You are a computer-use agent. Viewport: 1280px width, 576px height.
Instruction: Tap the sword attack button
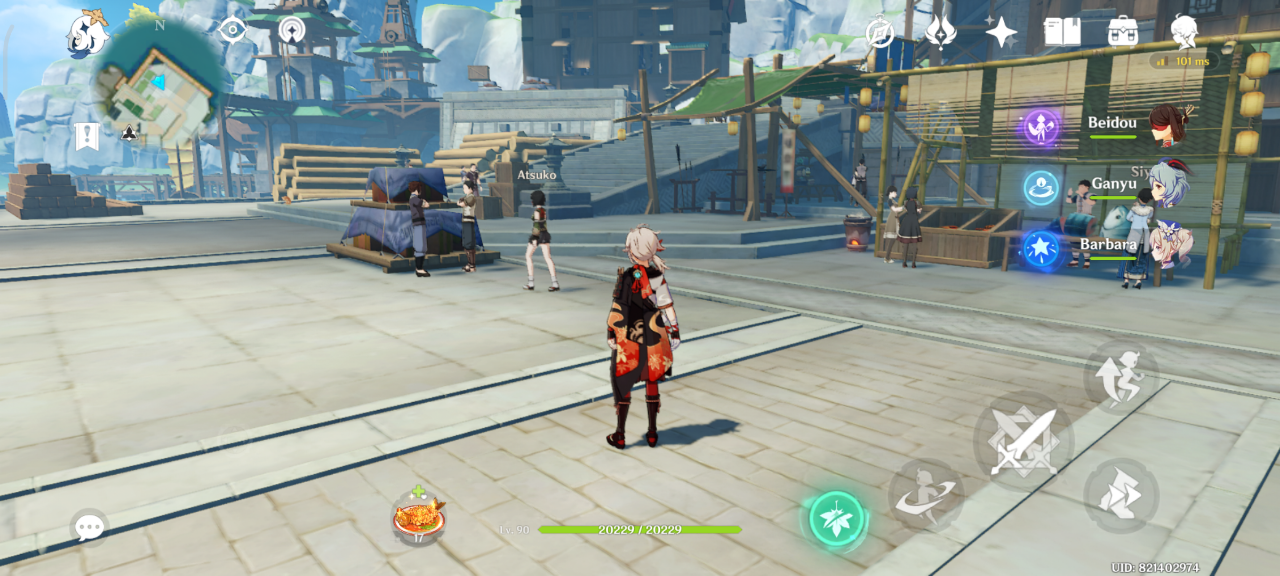point(1023,441)
